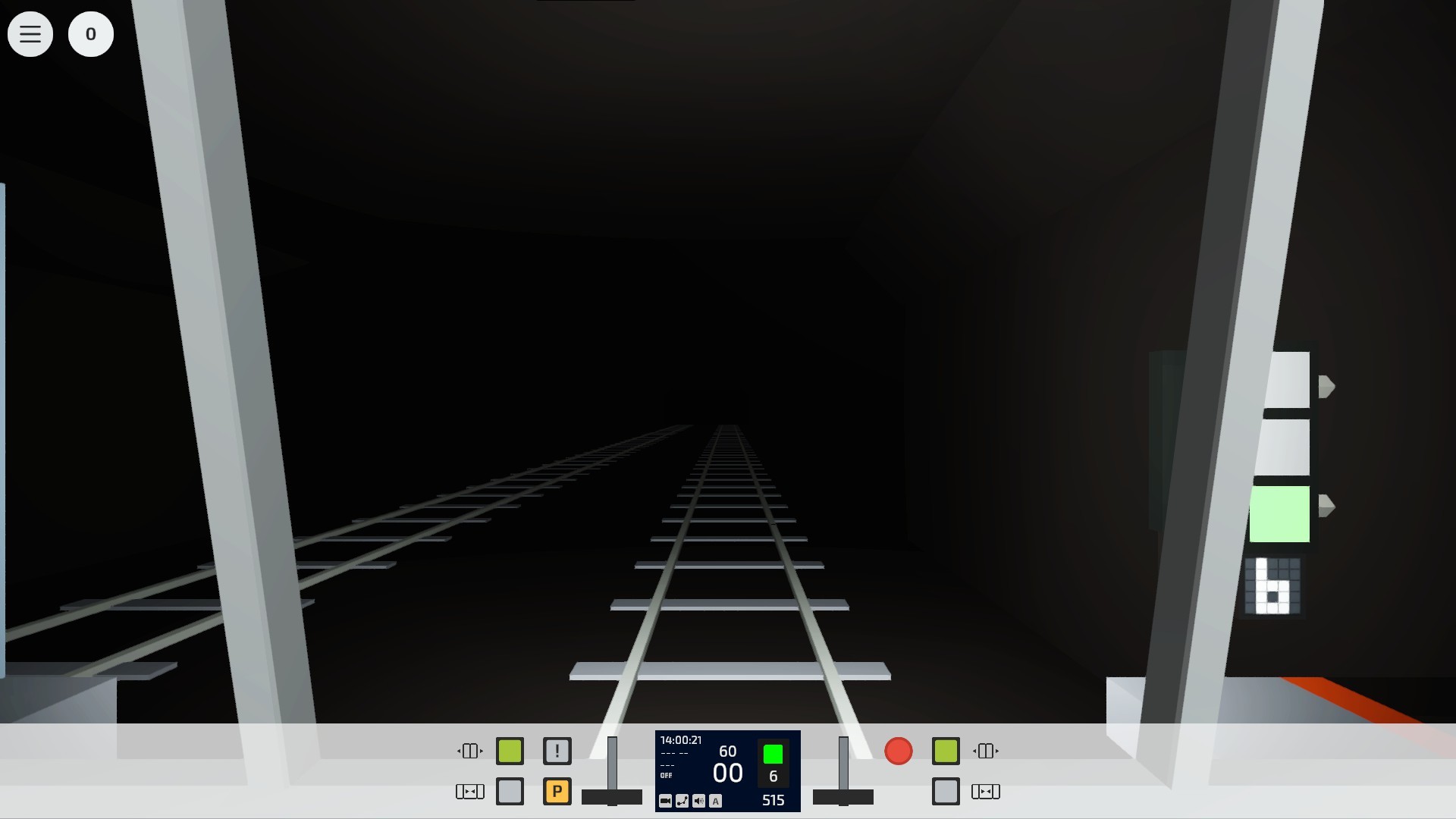Viewport: 1456px width, 819px height.
Task: Open the left doors using the door-open icon
Action: coord(470,751)
